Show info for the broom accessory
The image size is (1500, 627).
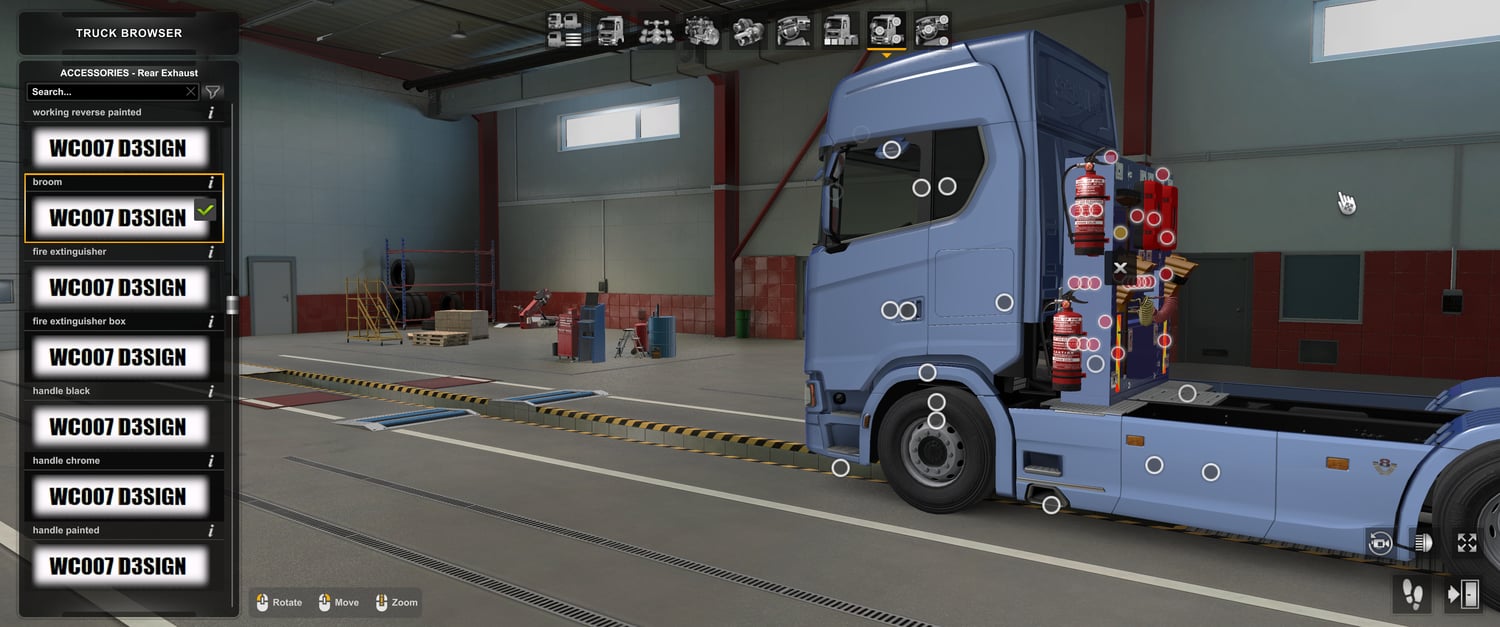(x=211, y=183)
